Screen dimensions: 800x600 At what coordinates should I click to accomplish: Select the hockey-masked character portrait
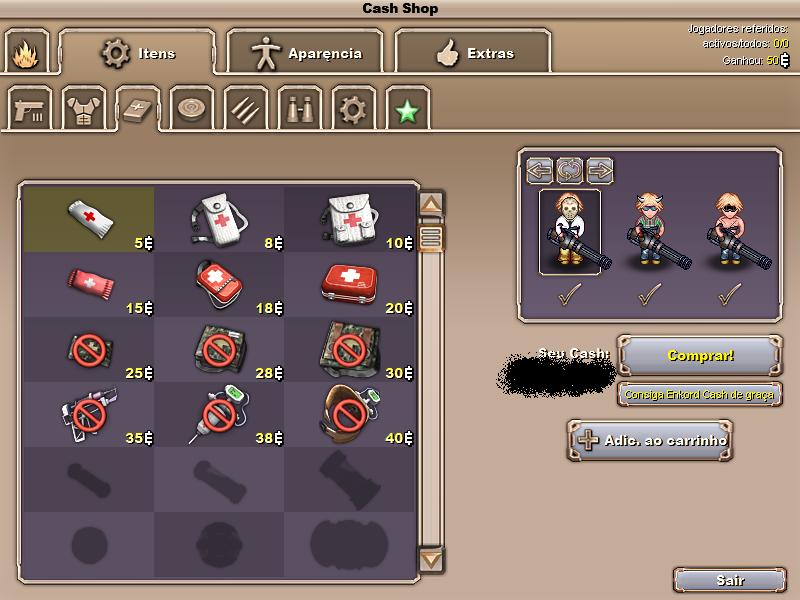570,232
